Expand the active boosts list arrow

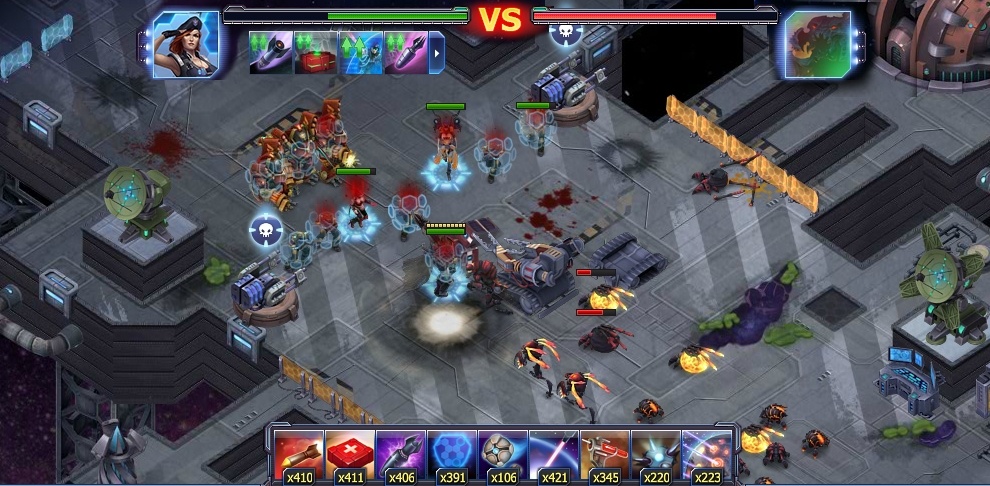pyautogui.click(x=437, y=52)
